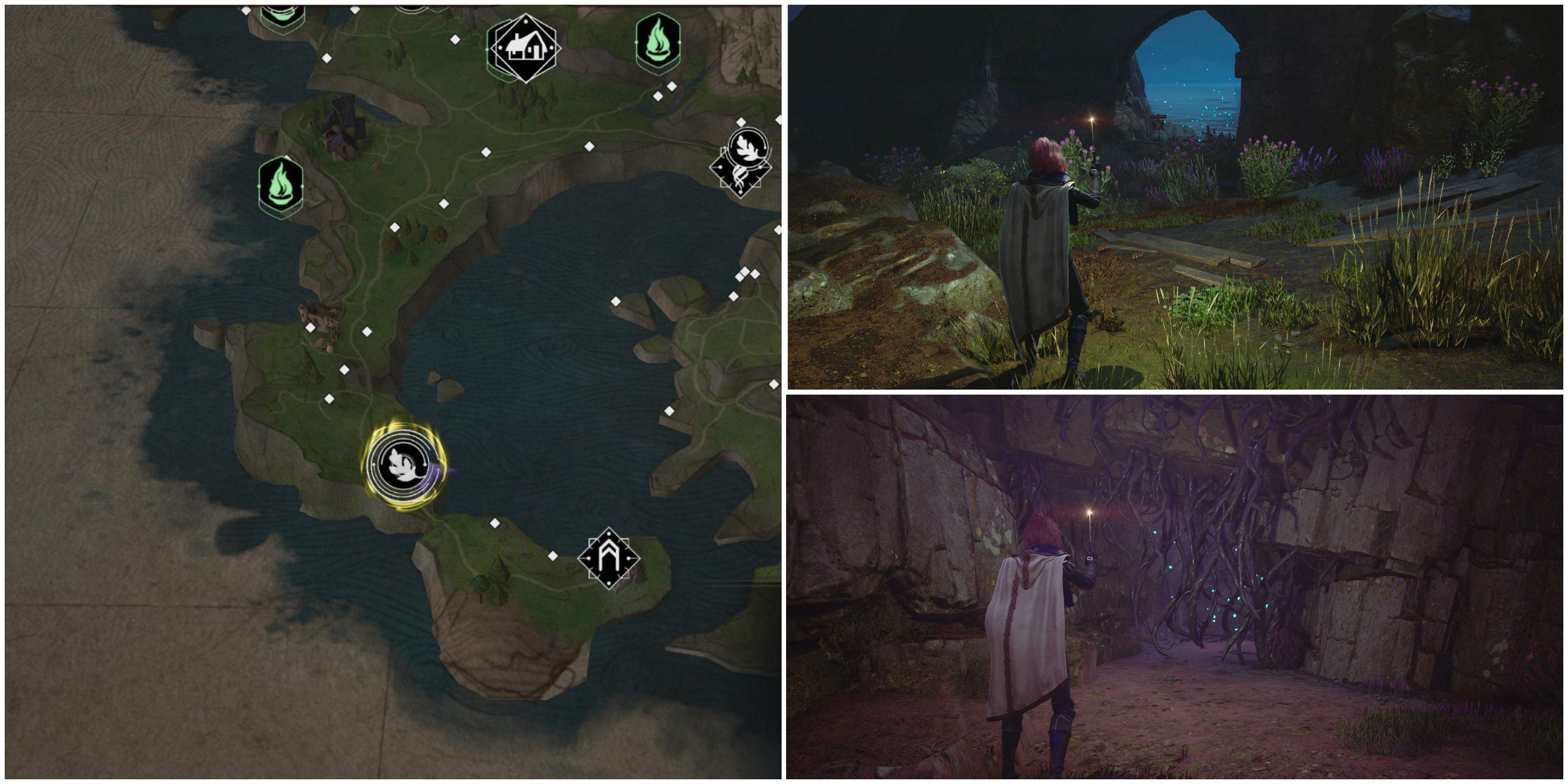Screen dimensions: 1568x784
Task: Select the western green Floo Flame icon
Action: pyautogui.click(x=281, y=185)
